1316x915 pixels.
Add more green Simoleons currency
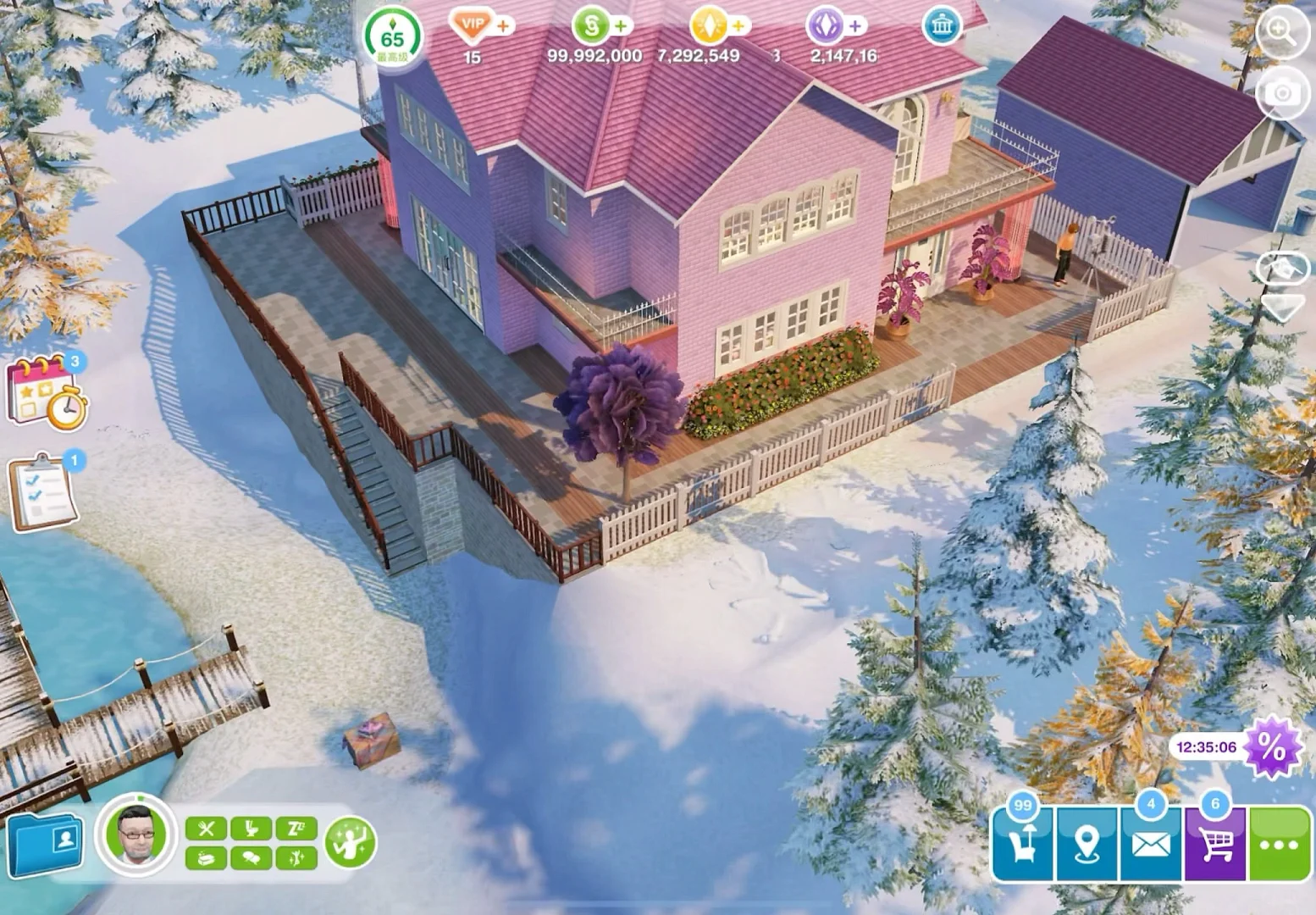[621, 26]
